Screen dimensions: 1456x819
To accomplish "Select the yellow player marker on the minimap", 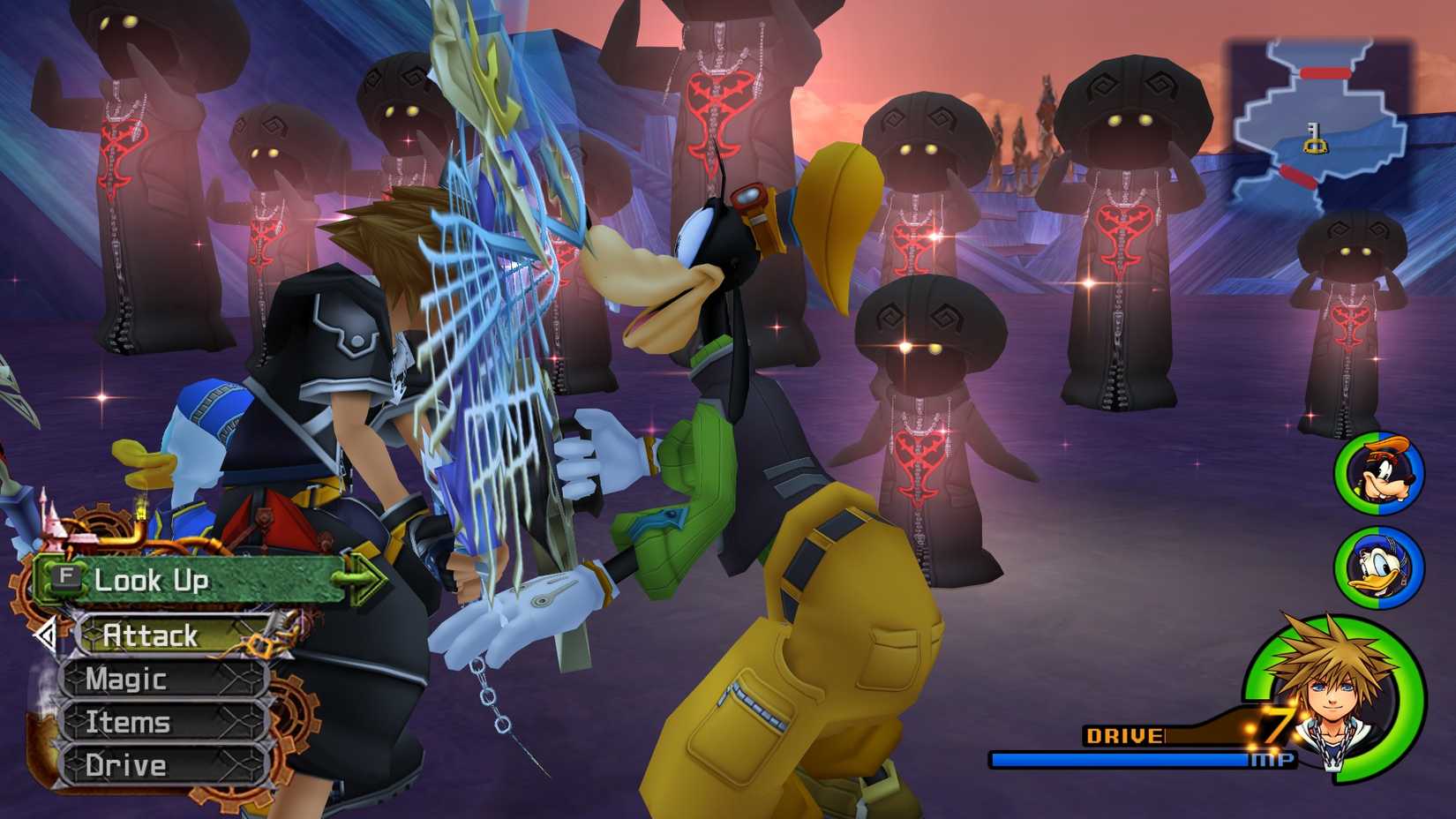I will tap(1314, 139).
